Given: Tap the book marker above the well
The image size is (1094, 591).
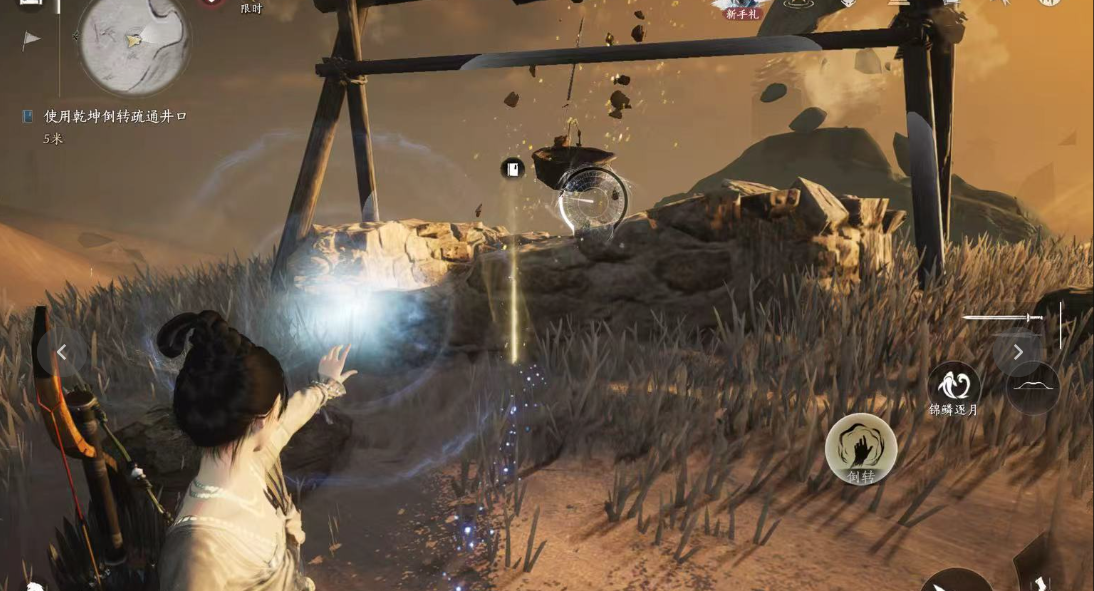Looking at the screenshot, I should [x=513, y=169].
